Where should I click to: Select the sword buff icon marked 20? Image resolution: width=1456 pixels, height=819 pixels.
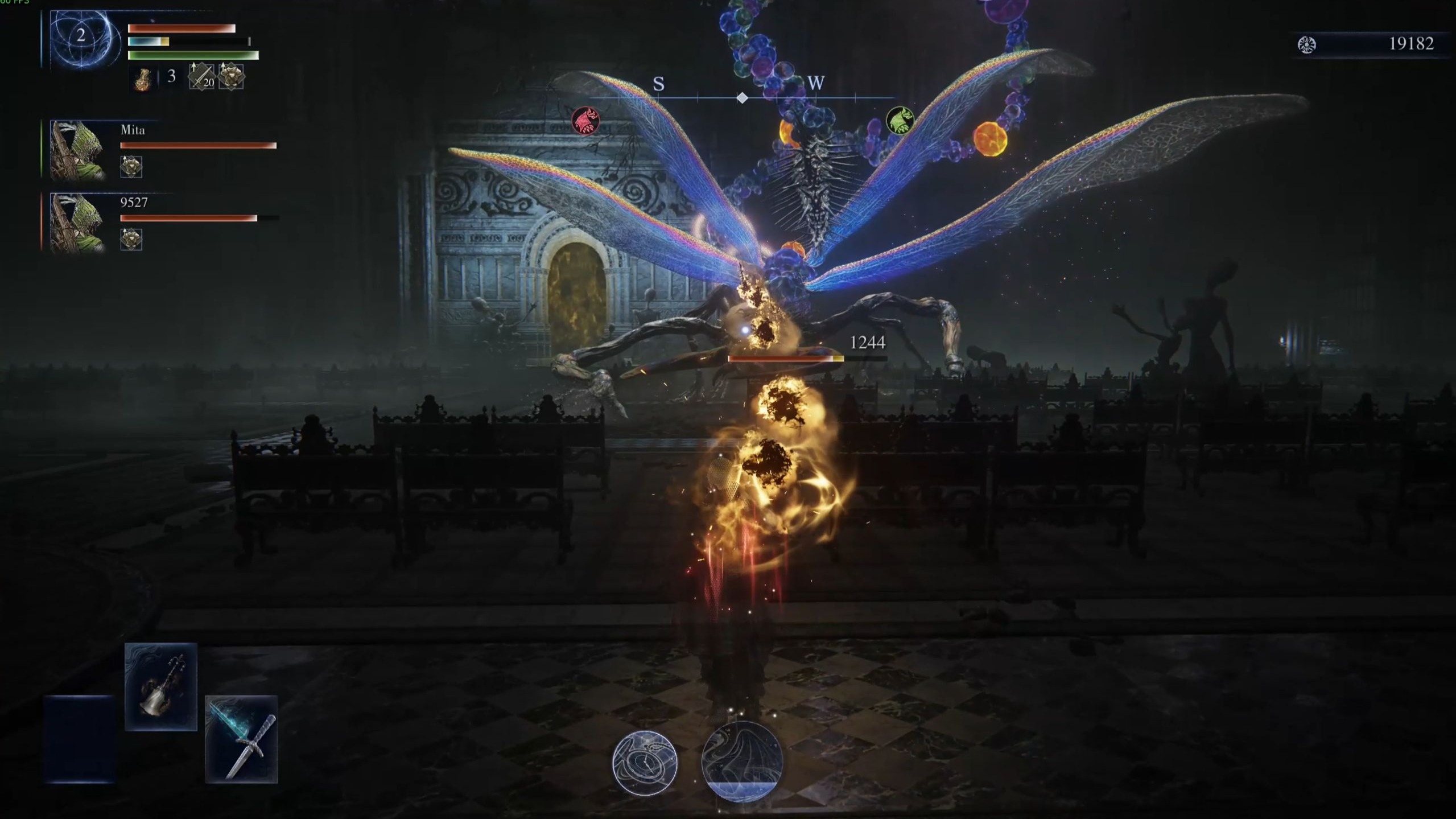click(201, 76)
